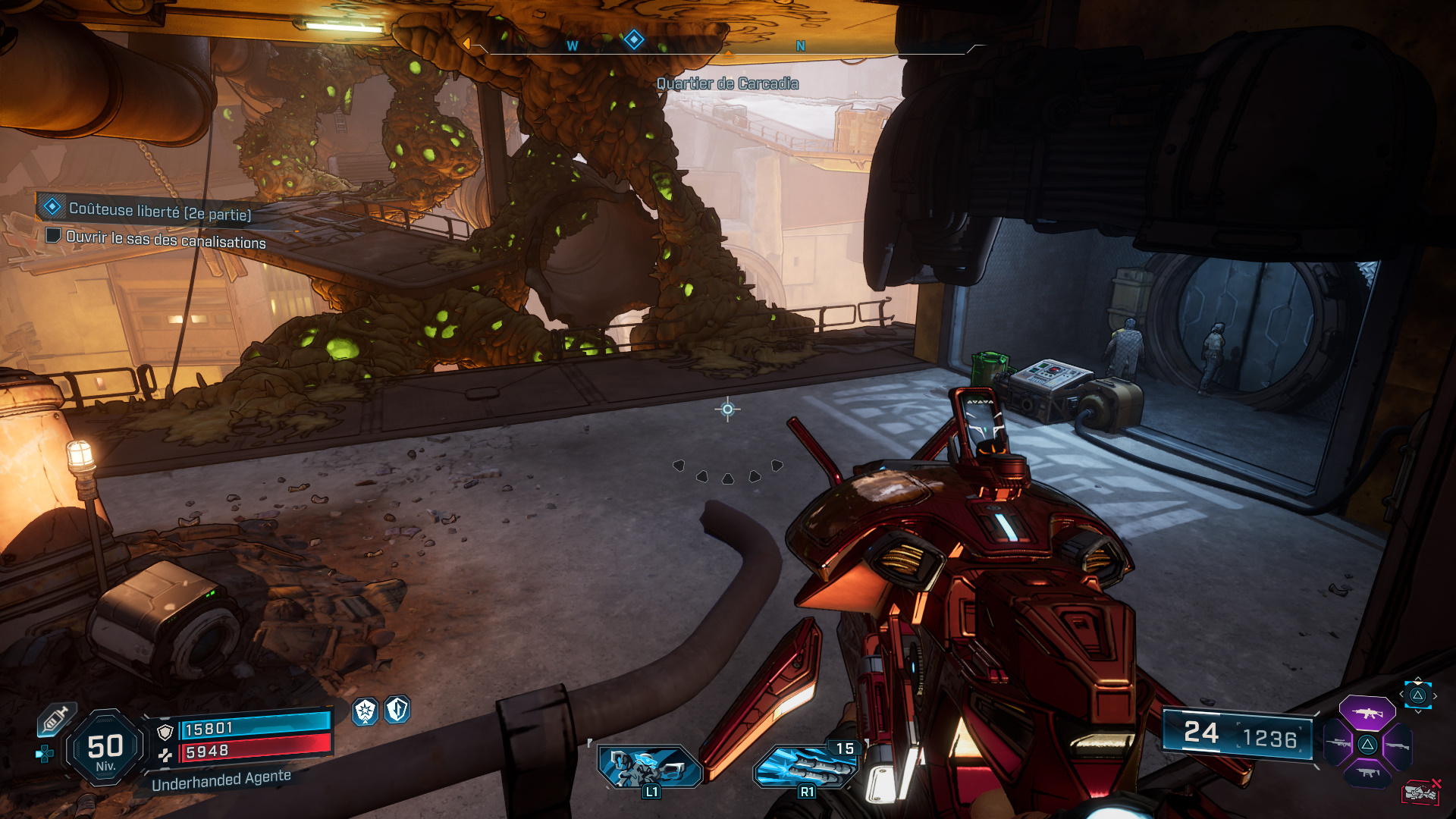
Task: Open the left chevron beside the triangle swap widget
Action: pos(1401,694)
